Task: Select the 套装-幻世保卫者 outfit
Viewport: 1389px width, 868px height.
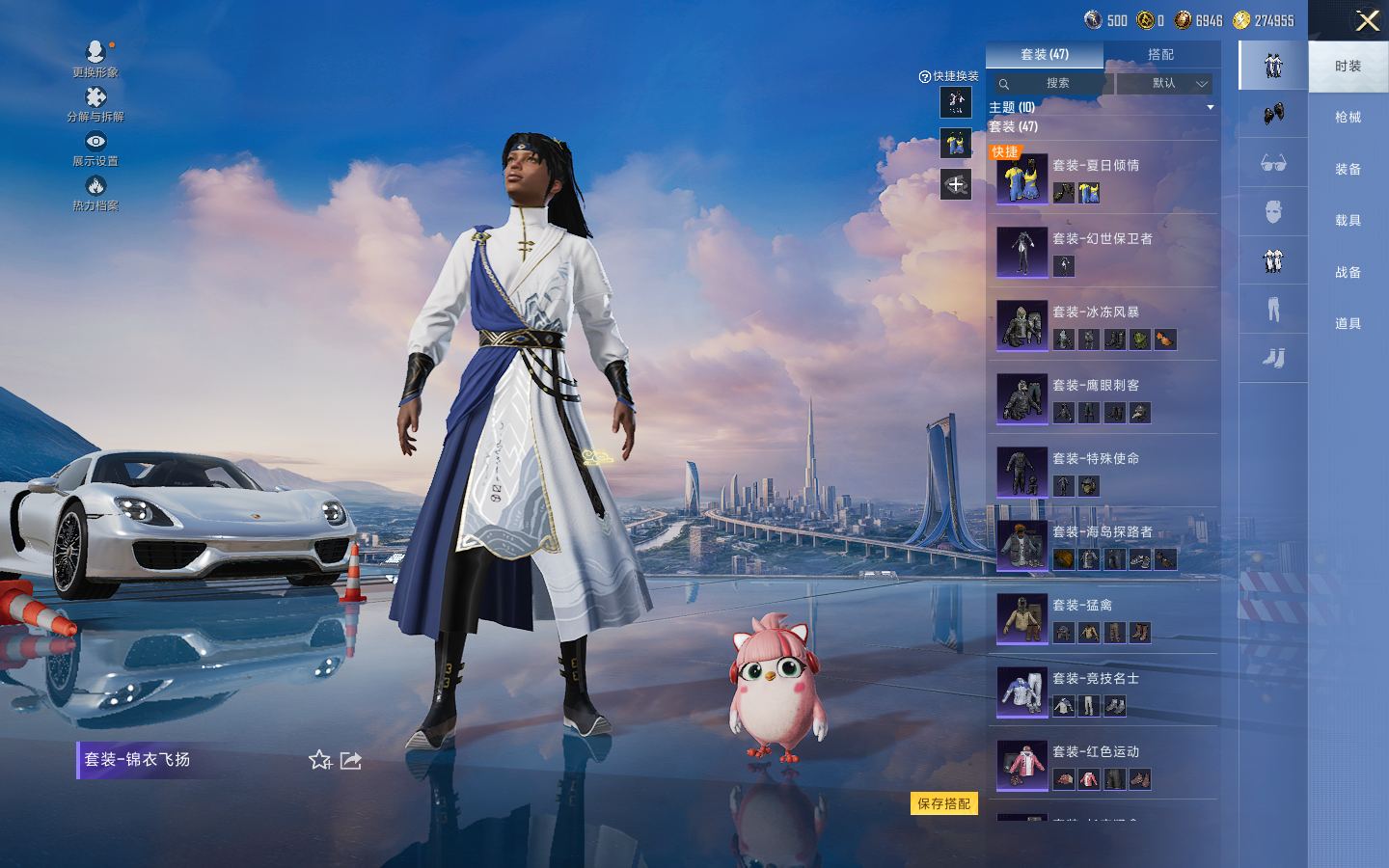Action: [x=1103, y=251]
